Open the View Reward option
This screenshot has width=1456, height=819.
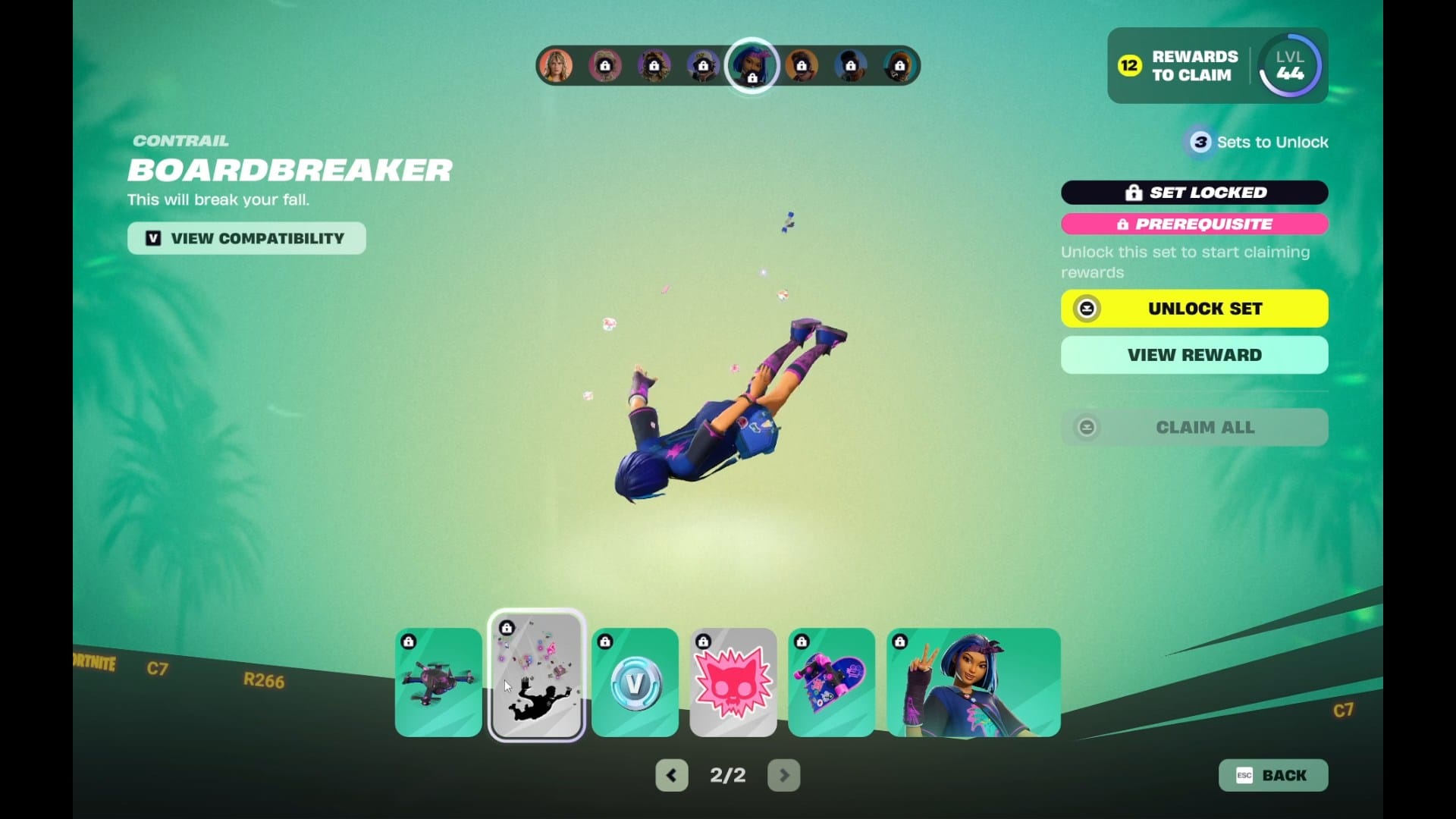(1194, 355)
